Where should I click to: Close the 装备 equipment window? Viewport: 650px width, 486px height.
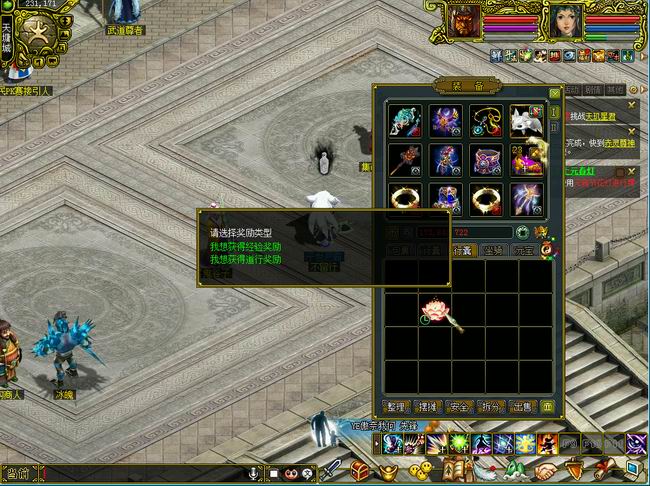click(555, 94)
